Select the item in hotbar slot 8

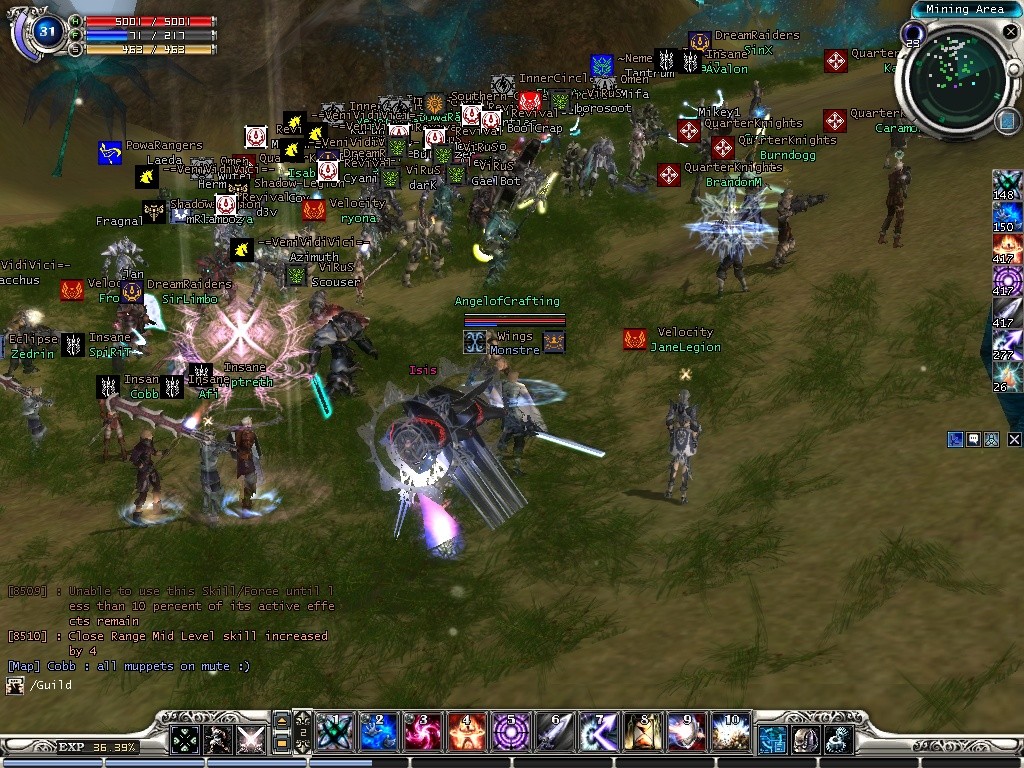pyautogui.click(x=642, y=733)
